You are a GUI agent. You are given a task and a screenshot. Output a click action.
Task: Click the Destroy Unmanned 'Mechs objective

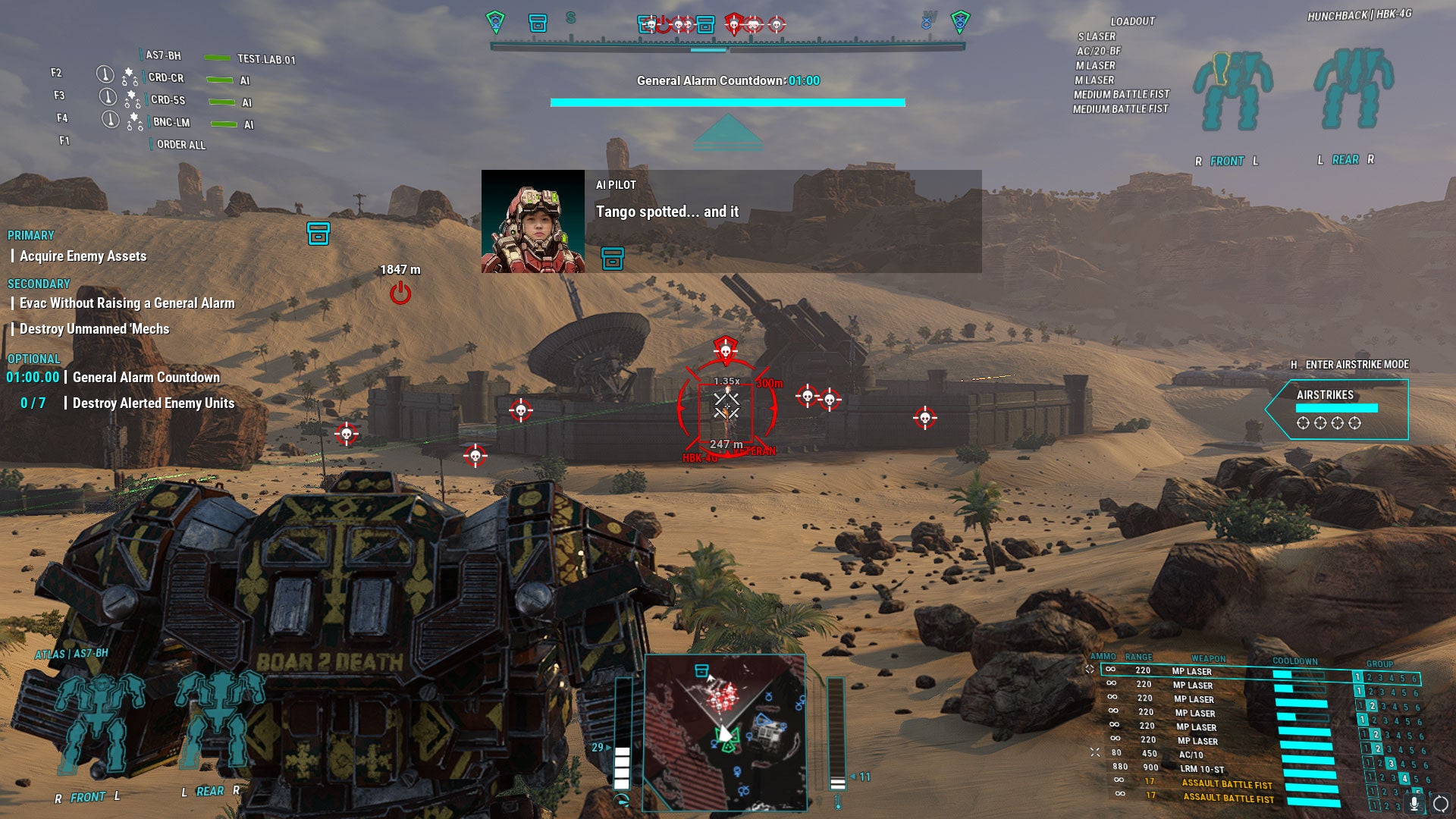(94, 329)
